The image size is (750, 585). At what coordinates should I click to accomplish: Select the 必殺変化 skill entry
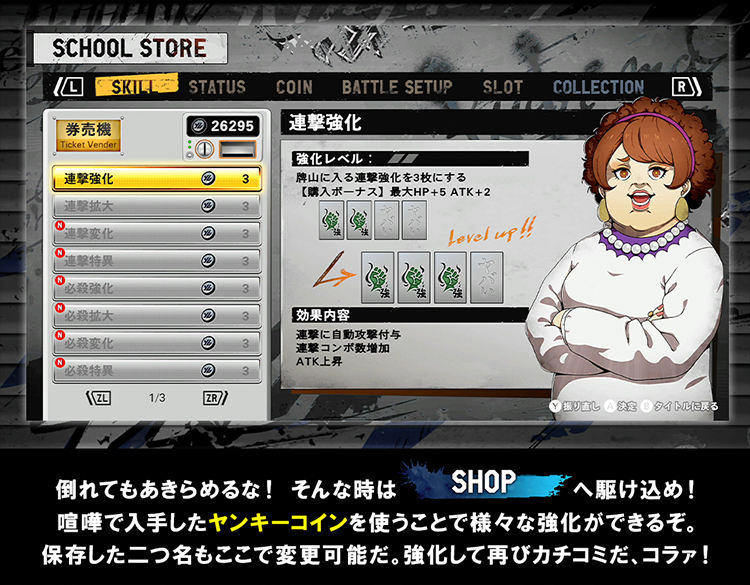point(157,343)
